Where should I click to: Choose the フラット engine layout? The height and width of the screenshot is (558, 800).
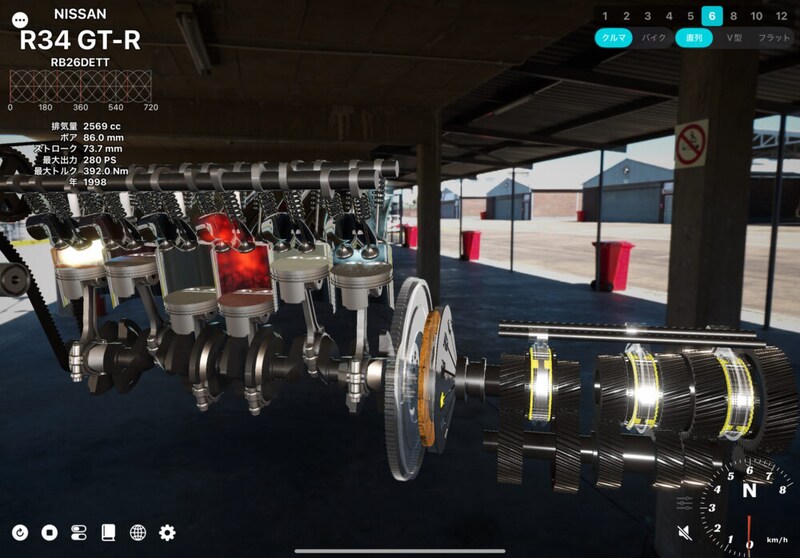click(x=774, y=38)
